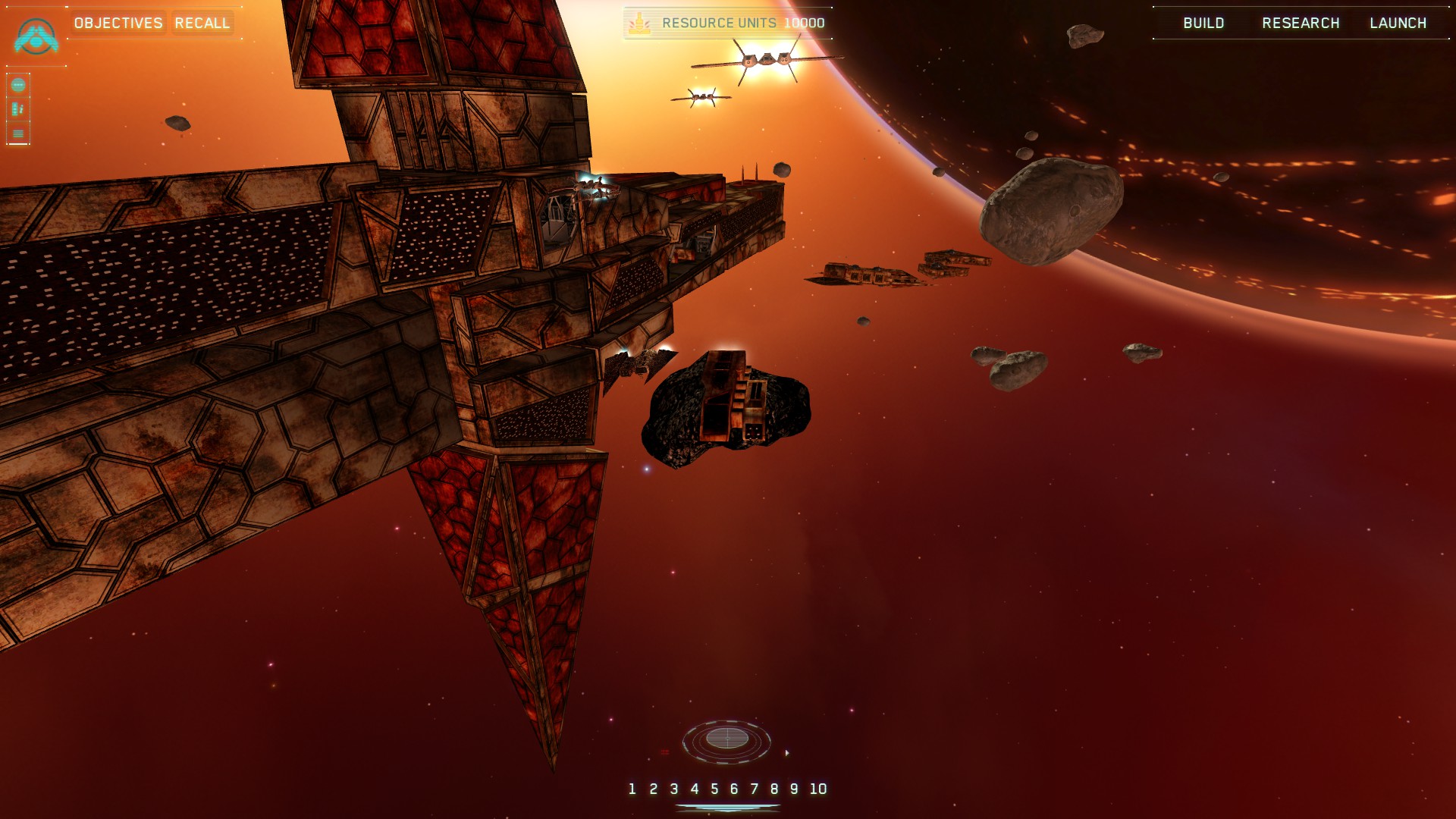Open the Build menu
This screenshot has height=819, width=1456.
click(x=1203, y=24)
